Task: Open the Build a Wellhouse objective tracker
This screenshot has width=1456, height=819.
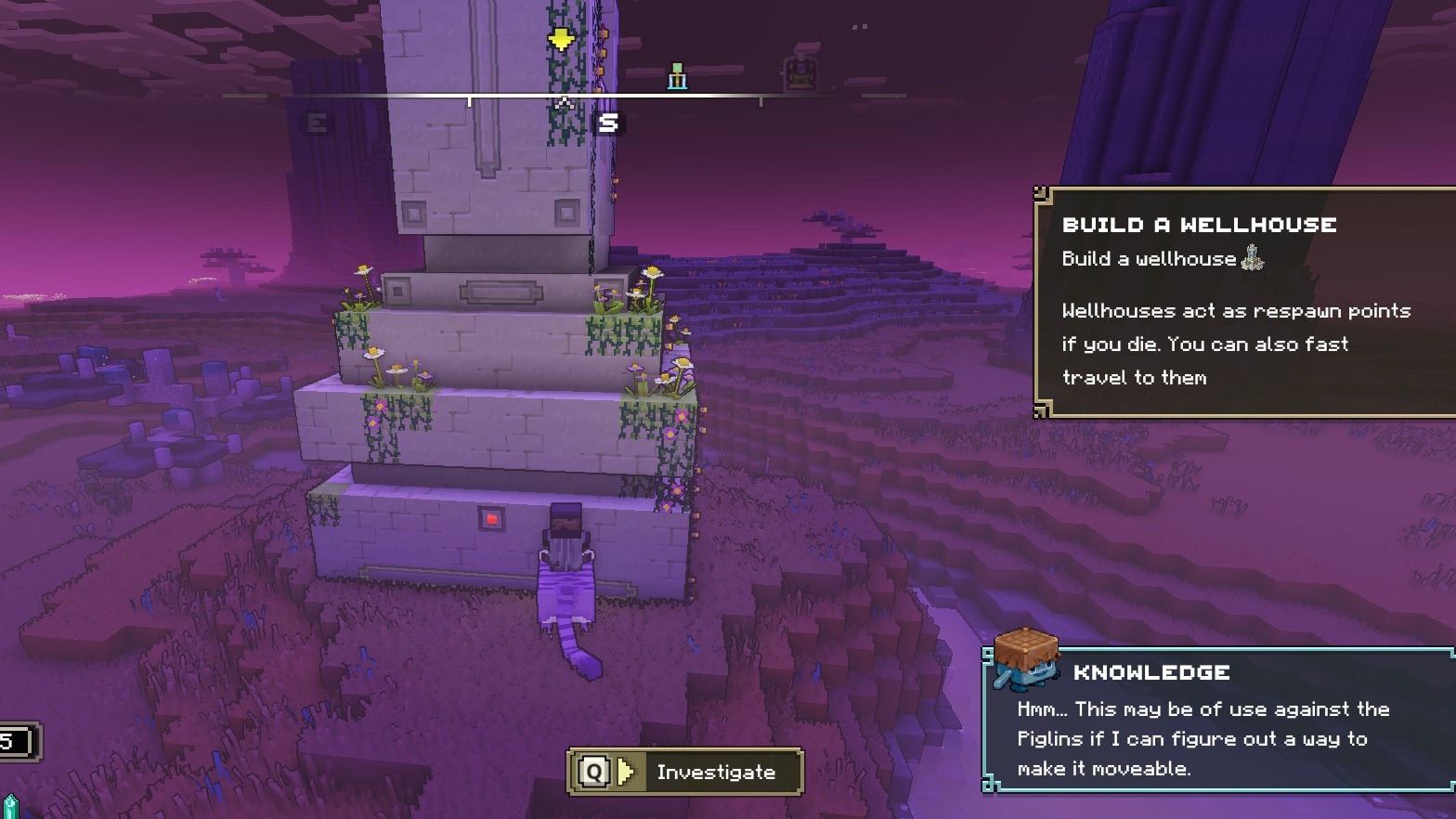Action: tap(1244, 302)
